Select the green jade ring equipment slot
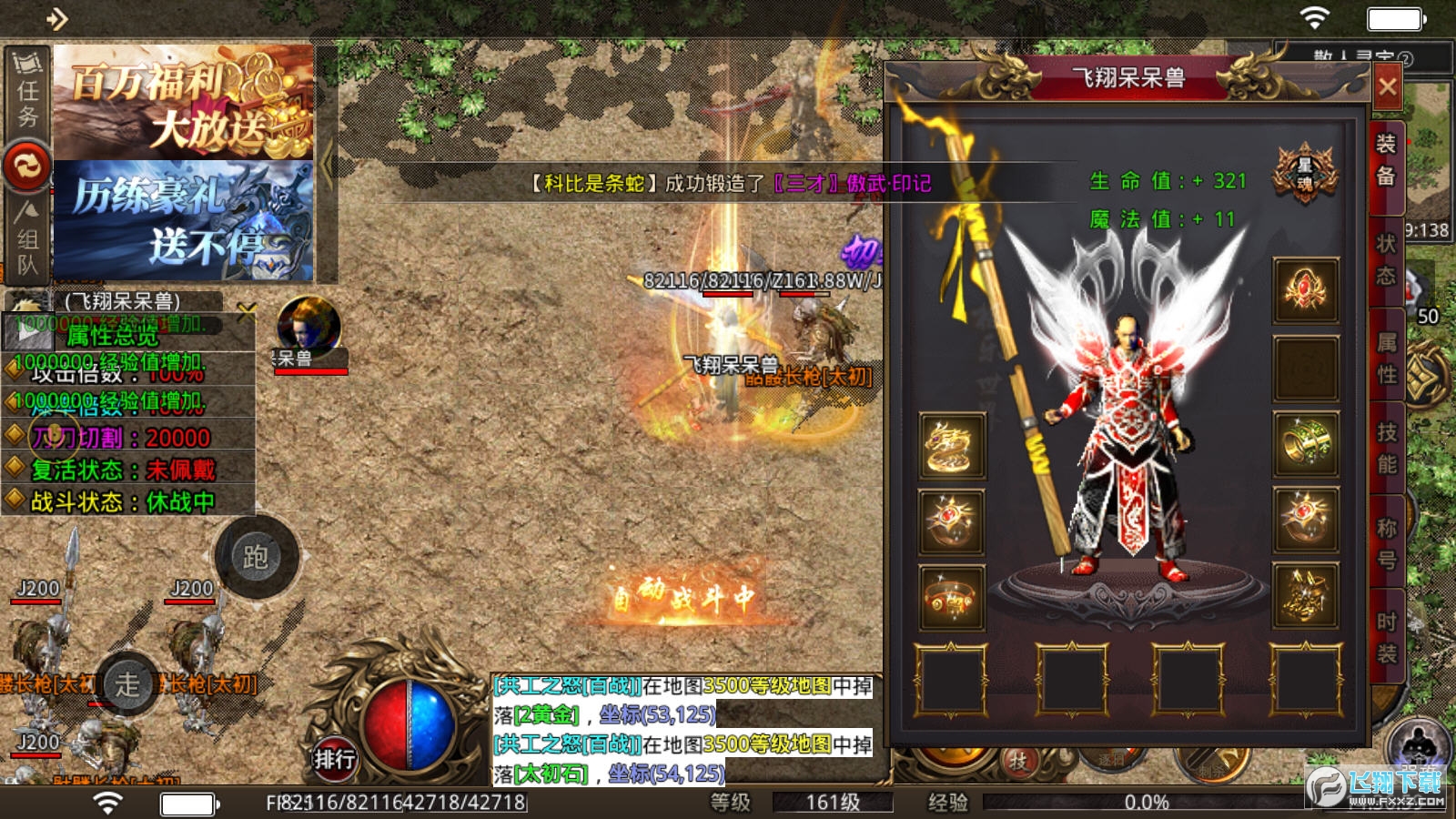The image size is (1456, 819). [x=1305, y=444]
